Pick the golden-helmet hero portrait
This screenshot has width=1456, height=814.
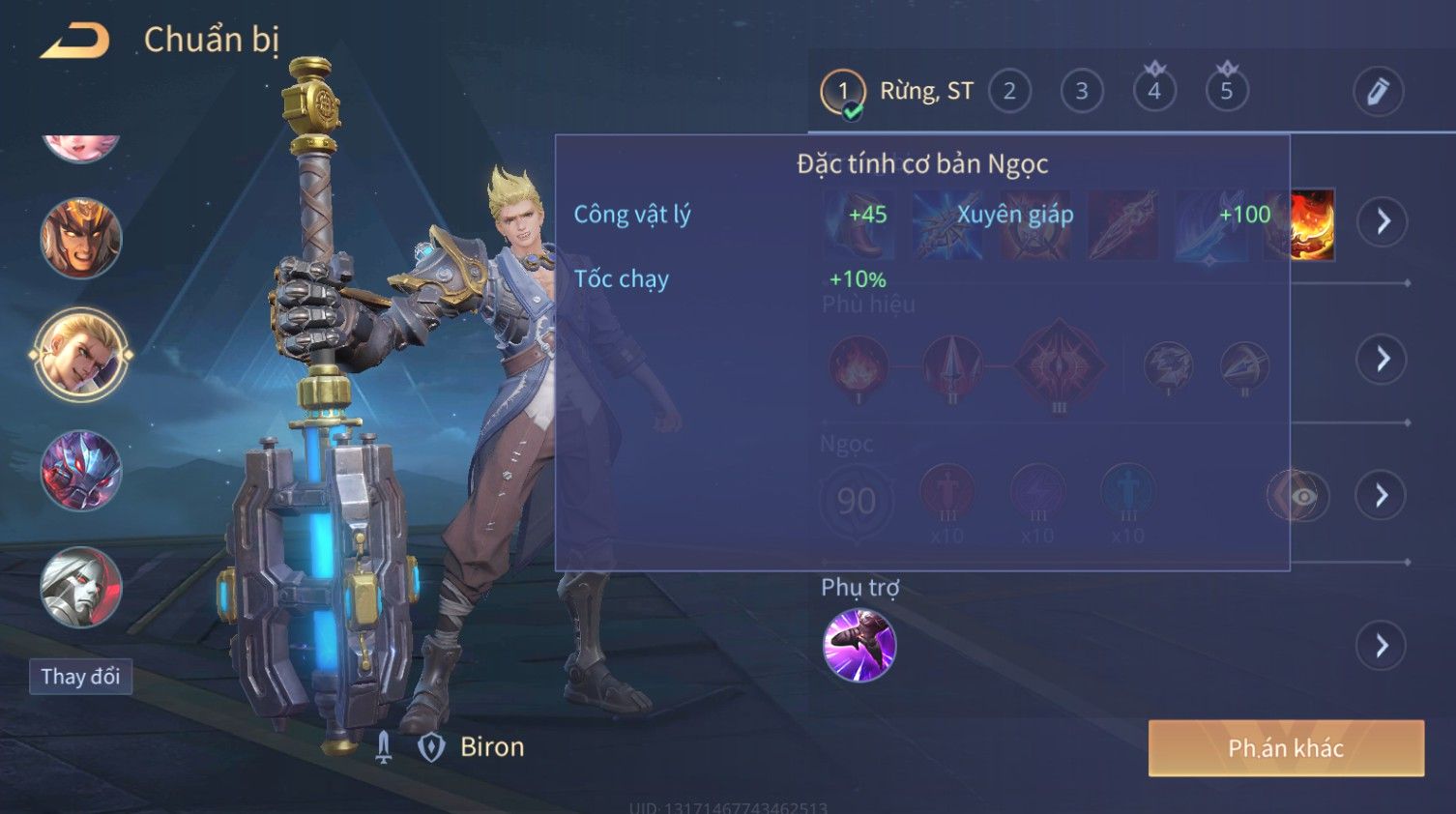81,238
